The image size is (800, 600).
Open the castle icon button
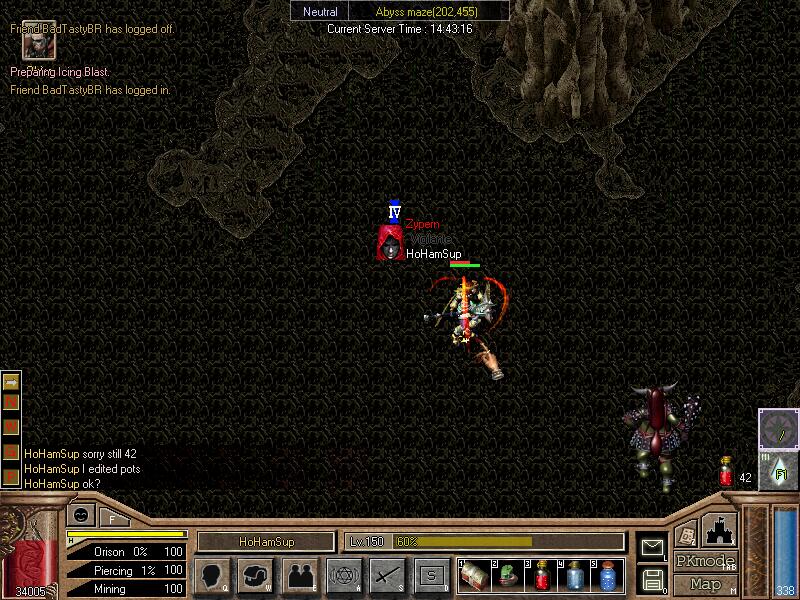point(717,529)
